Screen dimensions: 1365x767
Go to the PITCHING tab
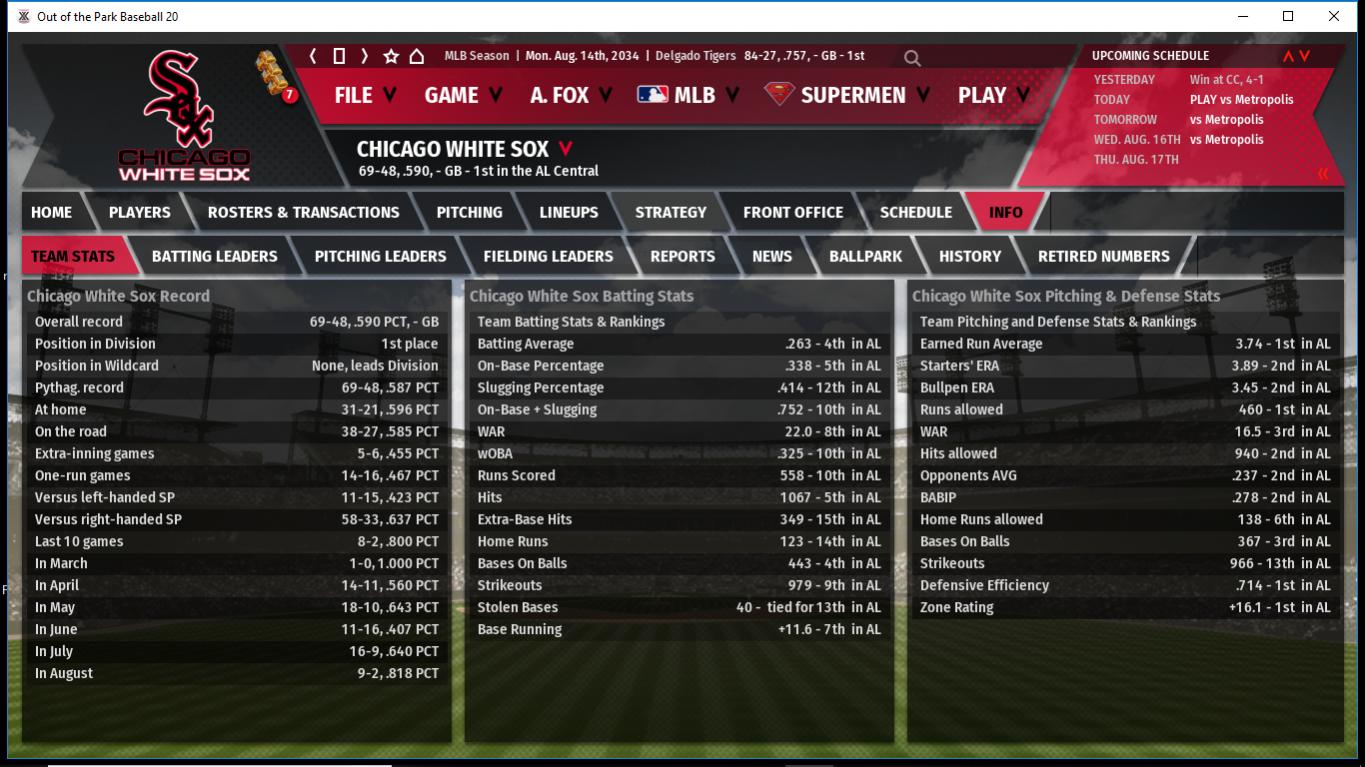(469, 212)
